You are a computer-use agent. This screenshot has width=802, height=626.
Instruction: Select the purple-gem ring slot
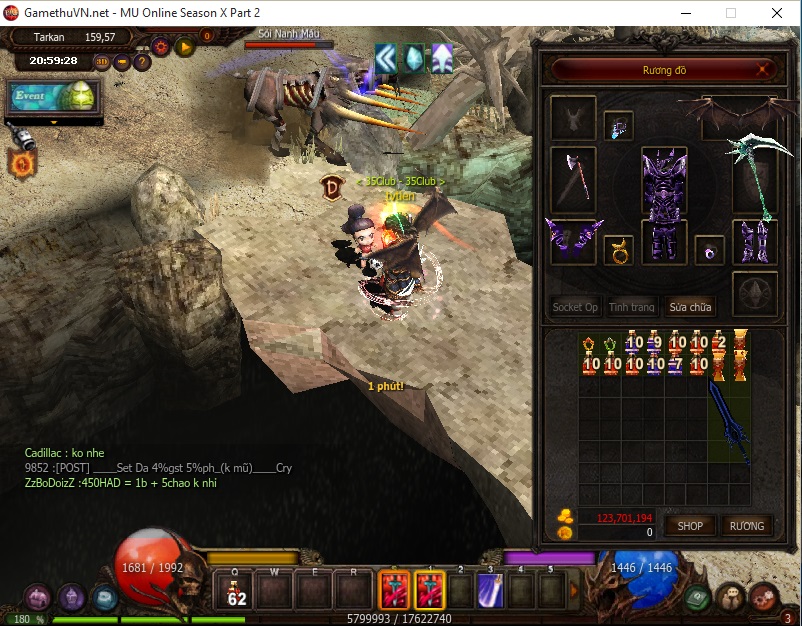pos(709,250)
